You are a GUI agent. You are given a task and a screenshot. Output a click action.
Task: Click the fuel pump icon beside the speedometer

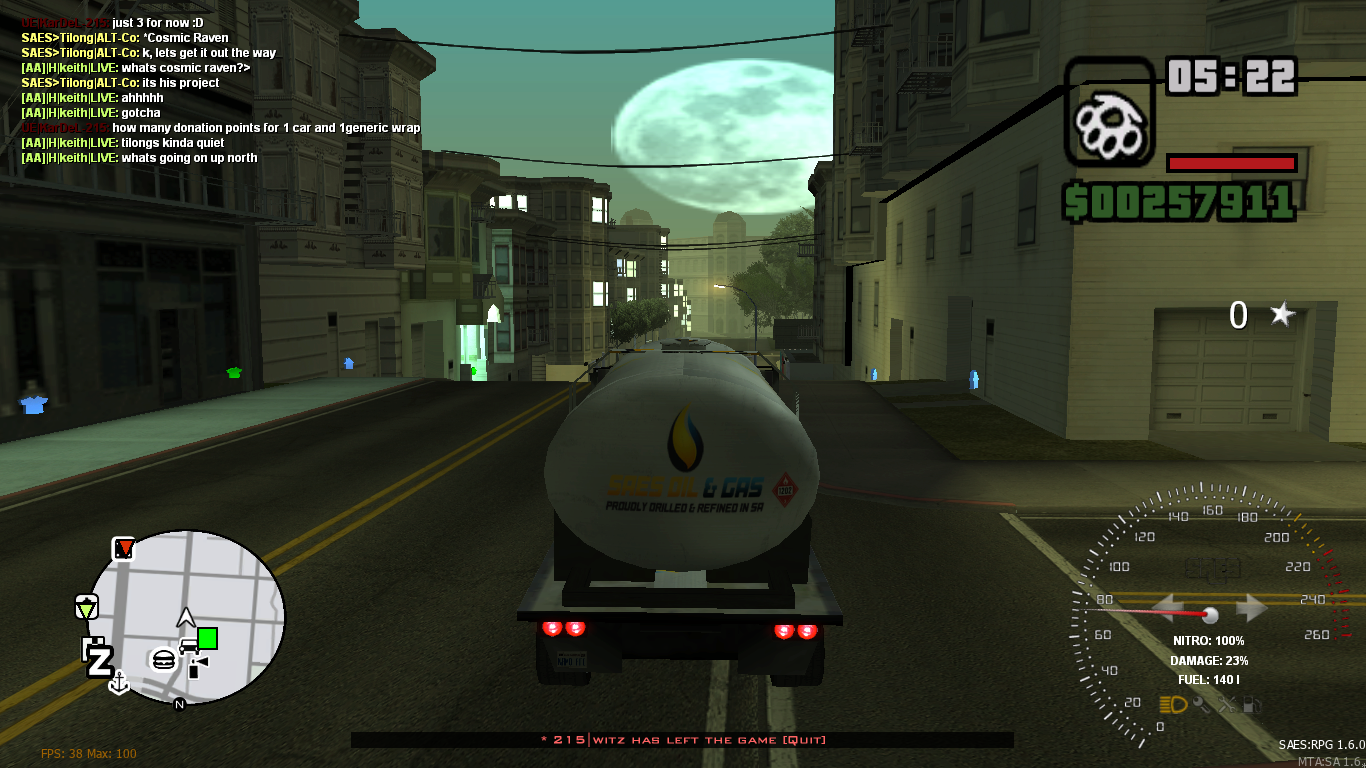pyautogui.click(x=1253, y=705)
